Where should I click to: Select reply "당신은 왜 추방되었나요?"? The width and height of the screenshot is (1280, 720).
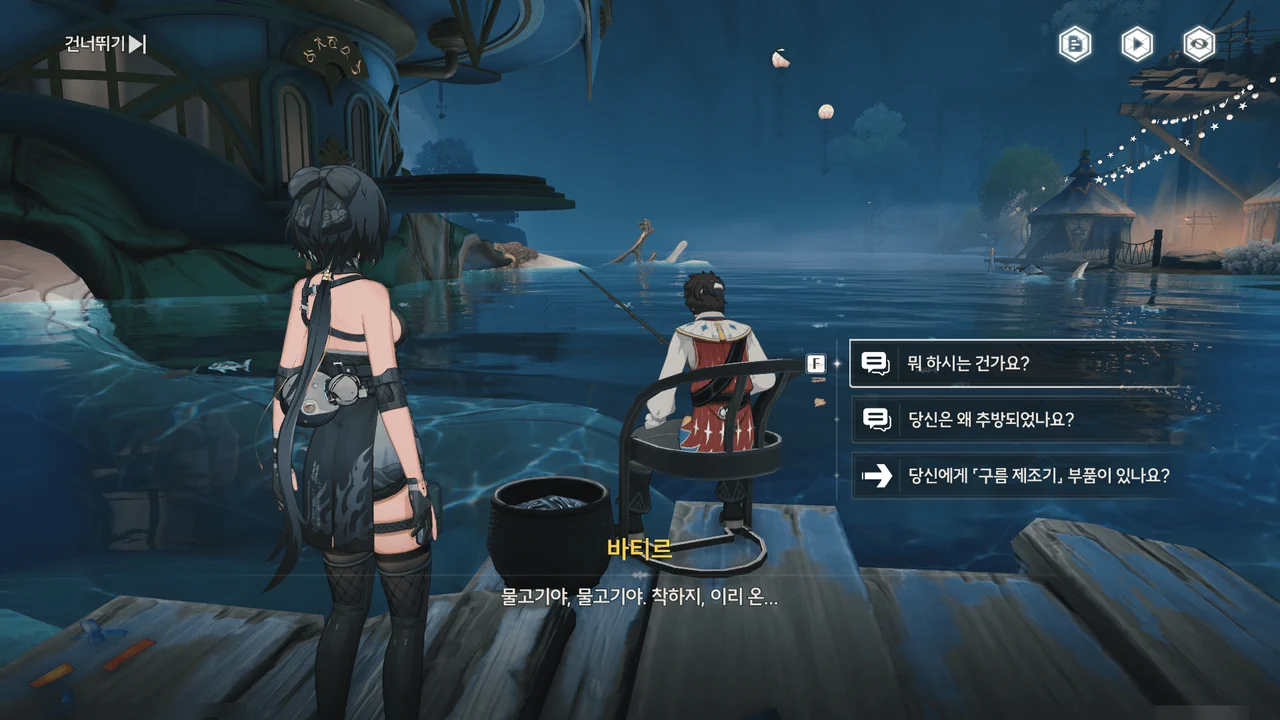1018,420
